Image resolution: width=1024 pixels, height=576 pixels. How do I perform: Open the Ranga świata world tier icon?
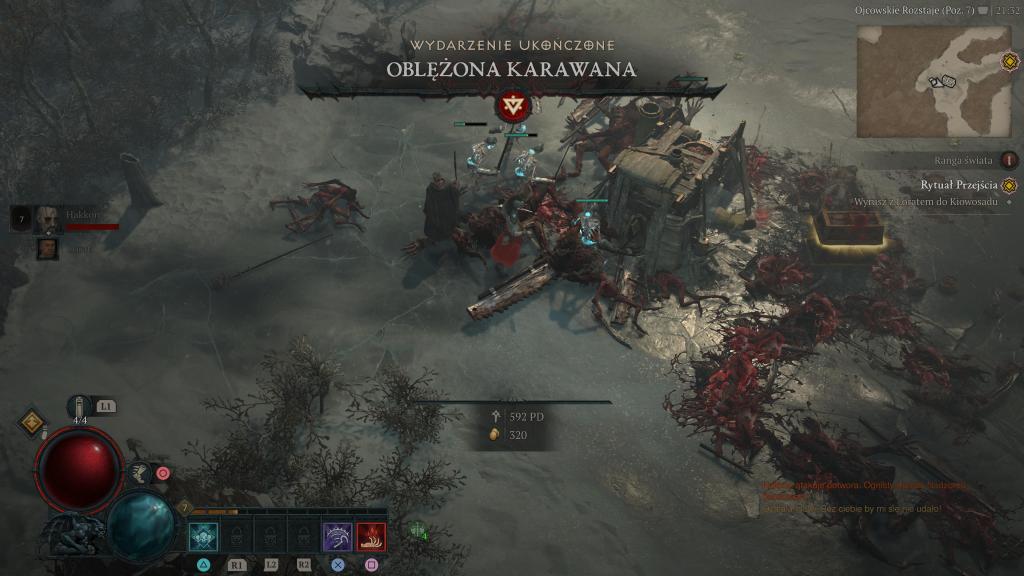coord(1009,160)
